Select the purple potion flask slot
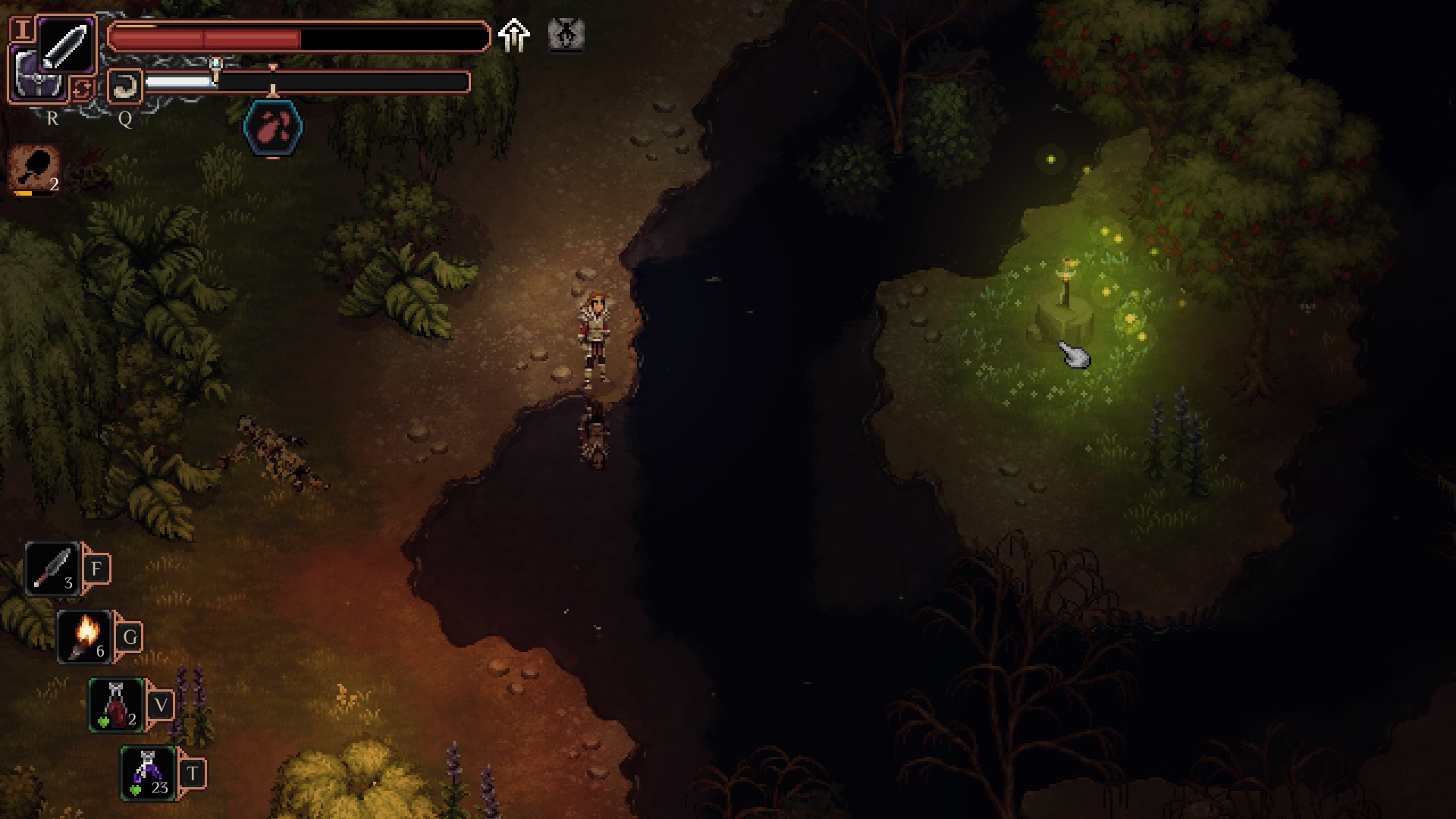This screenshot has width=1456, height=819. (149, 773)
